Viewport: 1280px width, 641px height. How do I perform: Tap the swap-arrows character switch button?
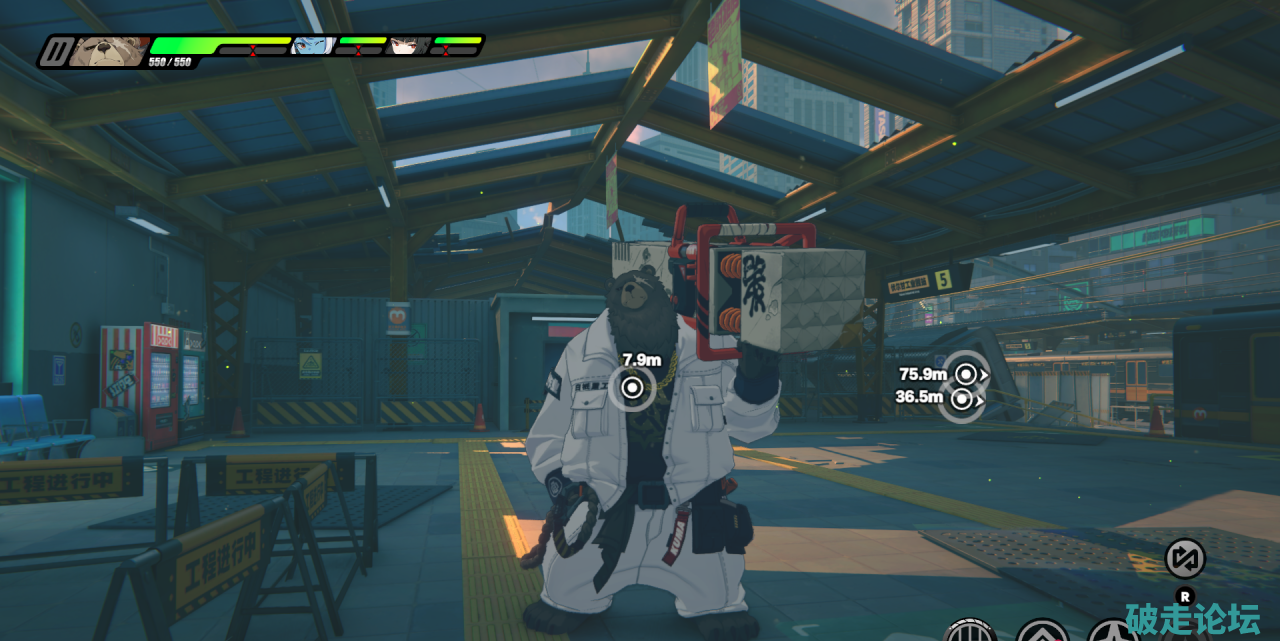pyautogui.click(x=1185, y=558)
